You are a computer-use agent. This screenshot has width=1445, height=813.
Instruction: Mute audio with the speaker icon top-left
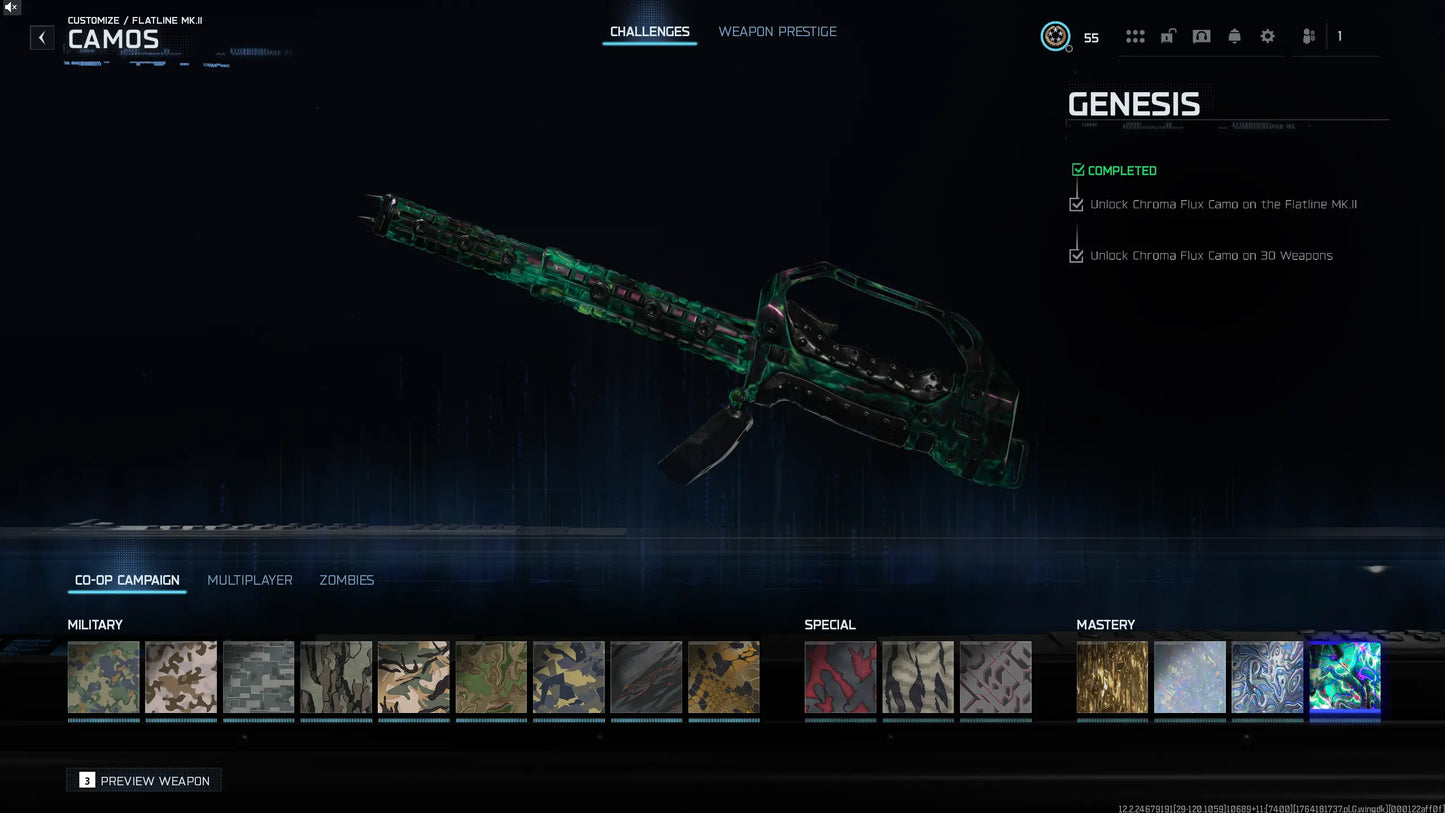[10, 7]
